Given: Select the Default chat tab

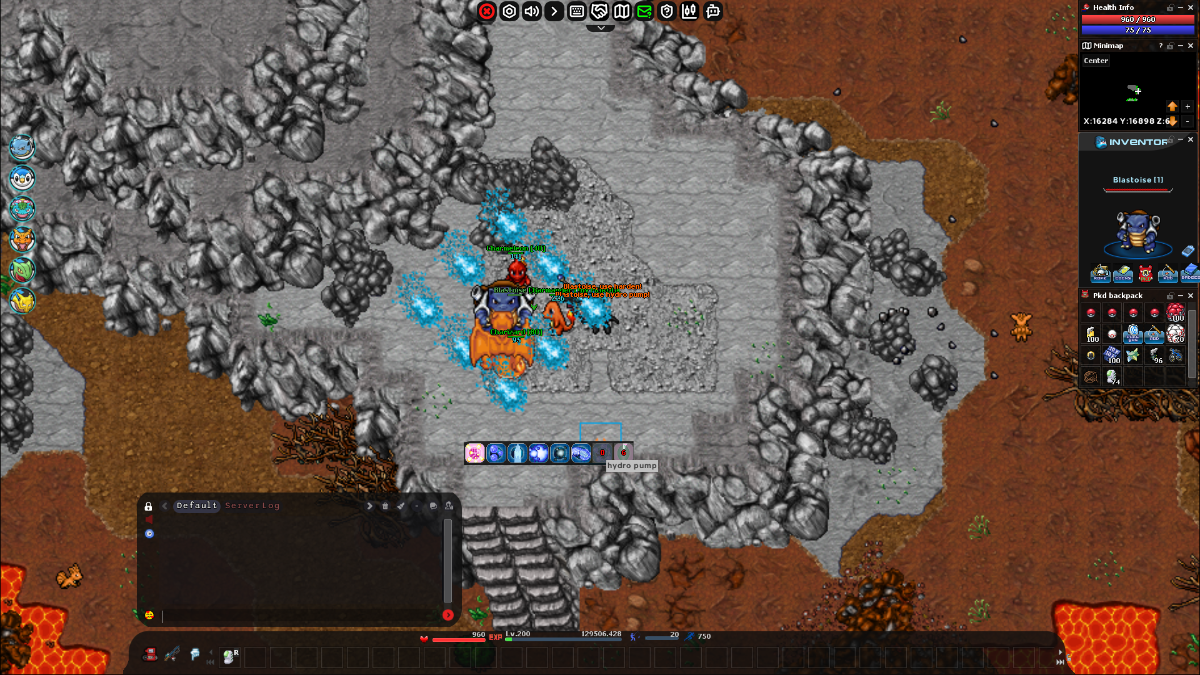Looking at the screenshot, I should point(197,506).
